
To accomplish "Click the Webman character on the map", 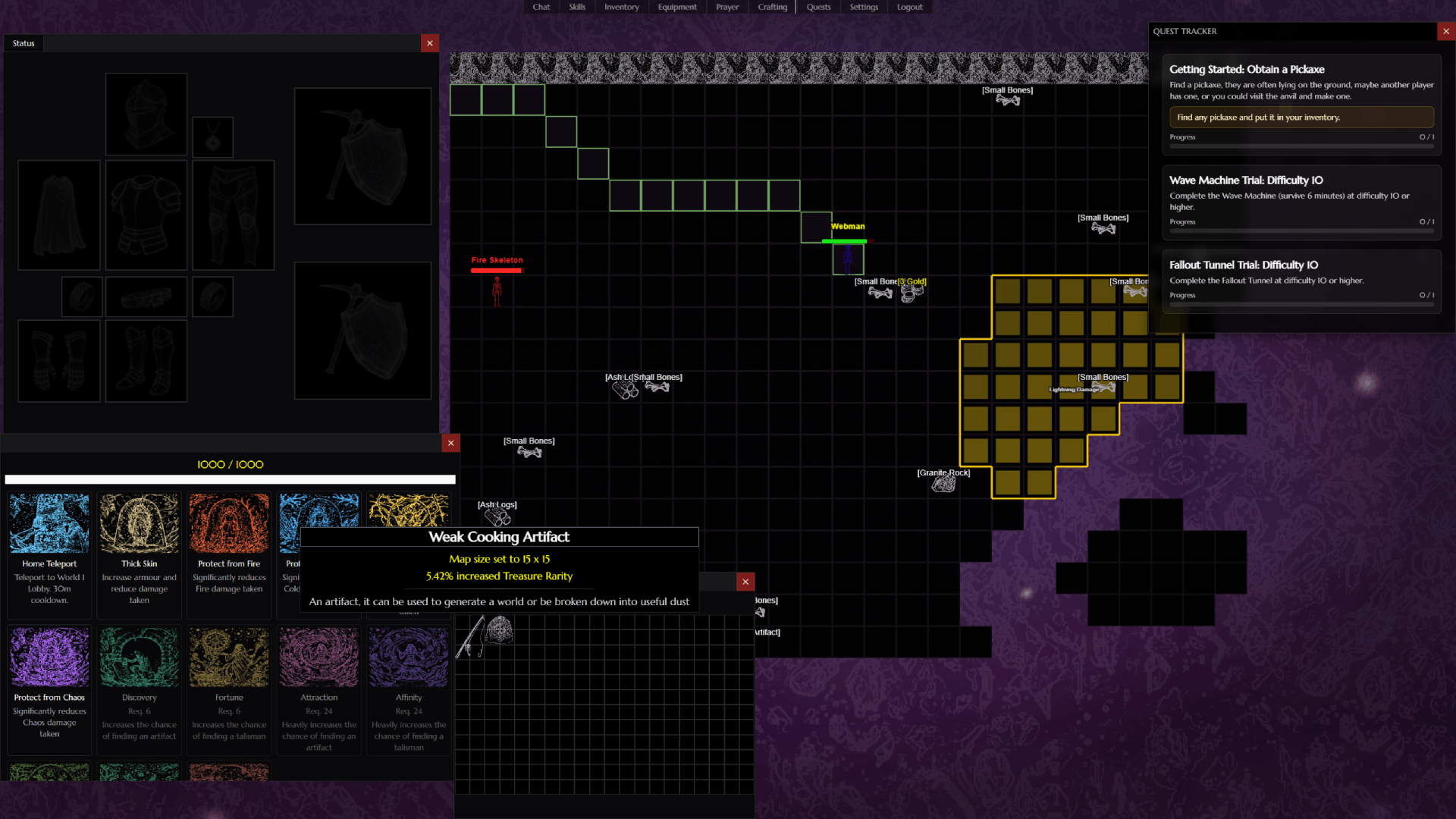I will [x=847, y=258].
